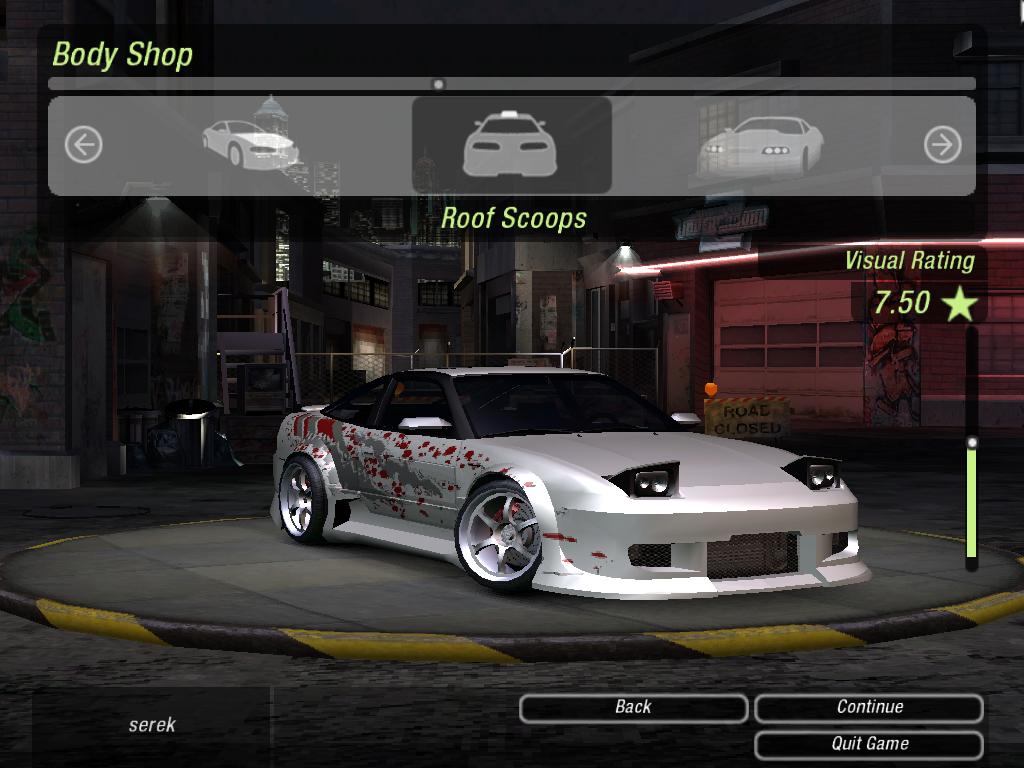
Task: Go back with the Back button
Action: pyautogui.click(x=633, y=708)
